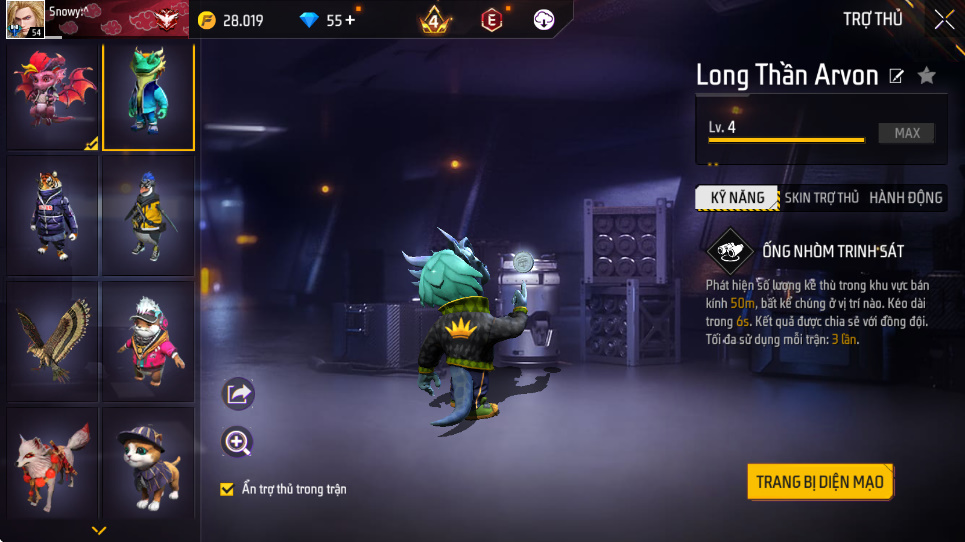Screen dimensions: 965x542
Task: Click the TRANG BỊ DIỆN MẠO button
Action: [819, 482]
